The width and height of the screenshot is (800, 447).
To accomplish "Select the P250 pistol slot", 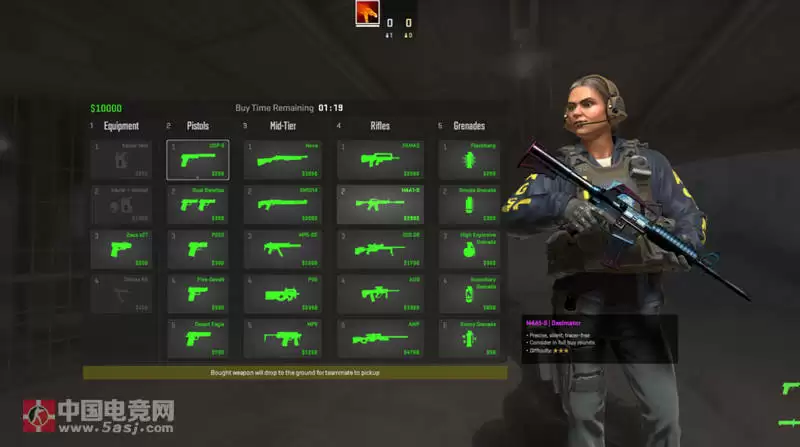I will [197, 249].
